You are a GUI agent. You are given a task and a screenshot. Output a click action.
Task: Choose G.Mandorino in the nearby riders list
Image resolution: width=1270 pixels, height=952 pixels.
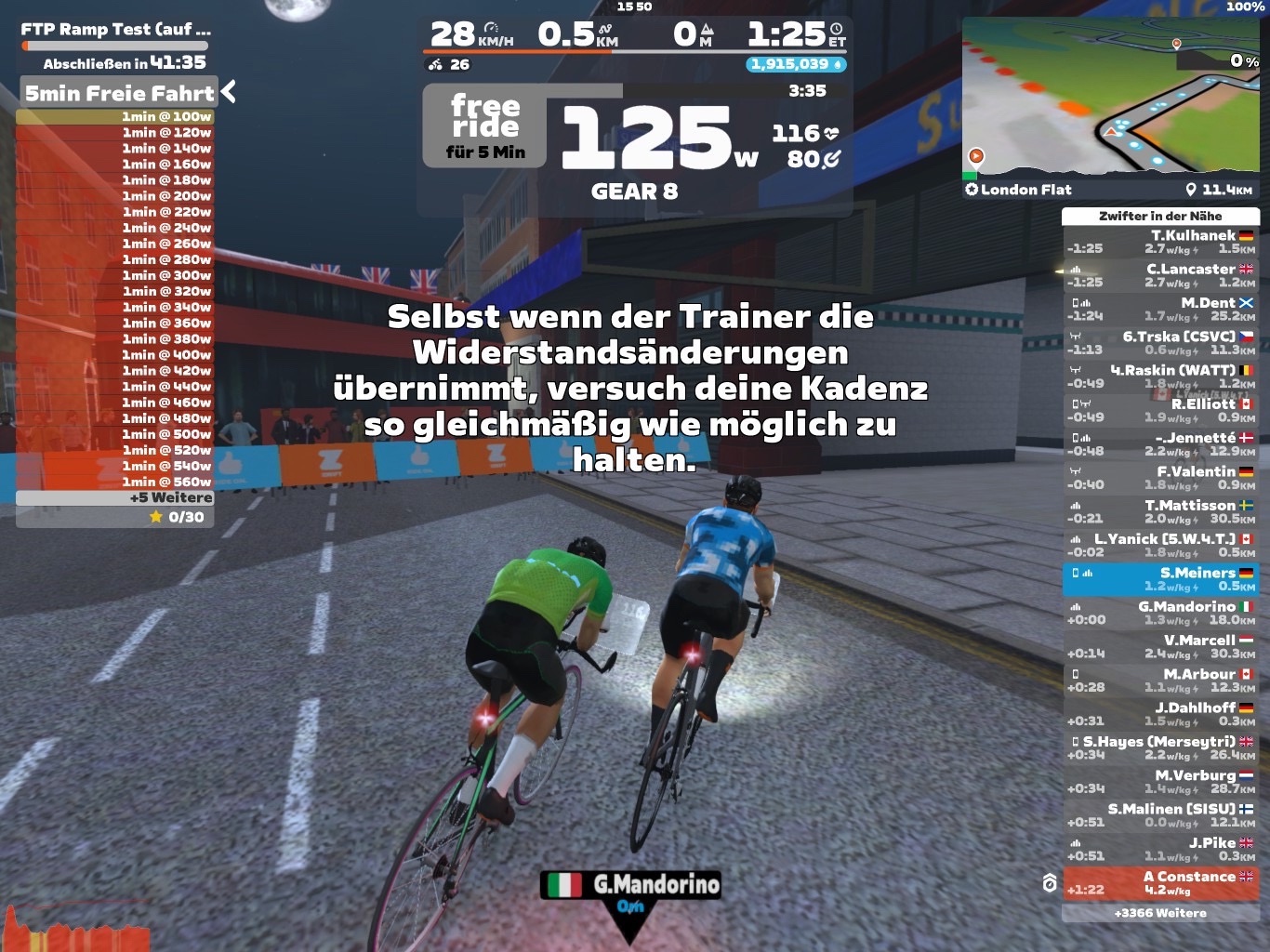(x=1160, y=613)
